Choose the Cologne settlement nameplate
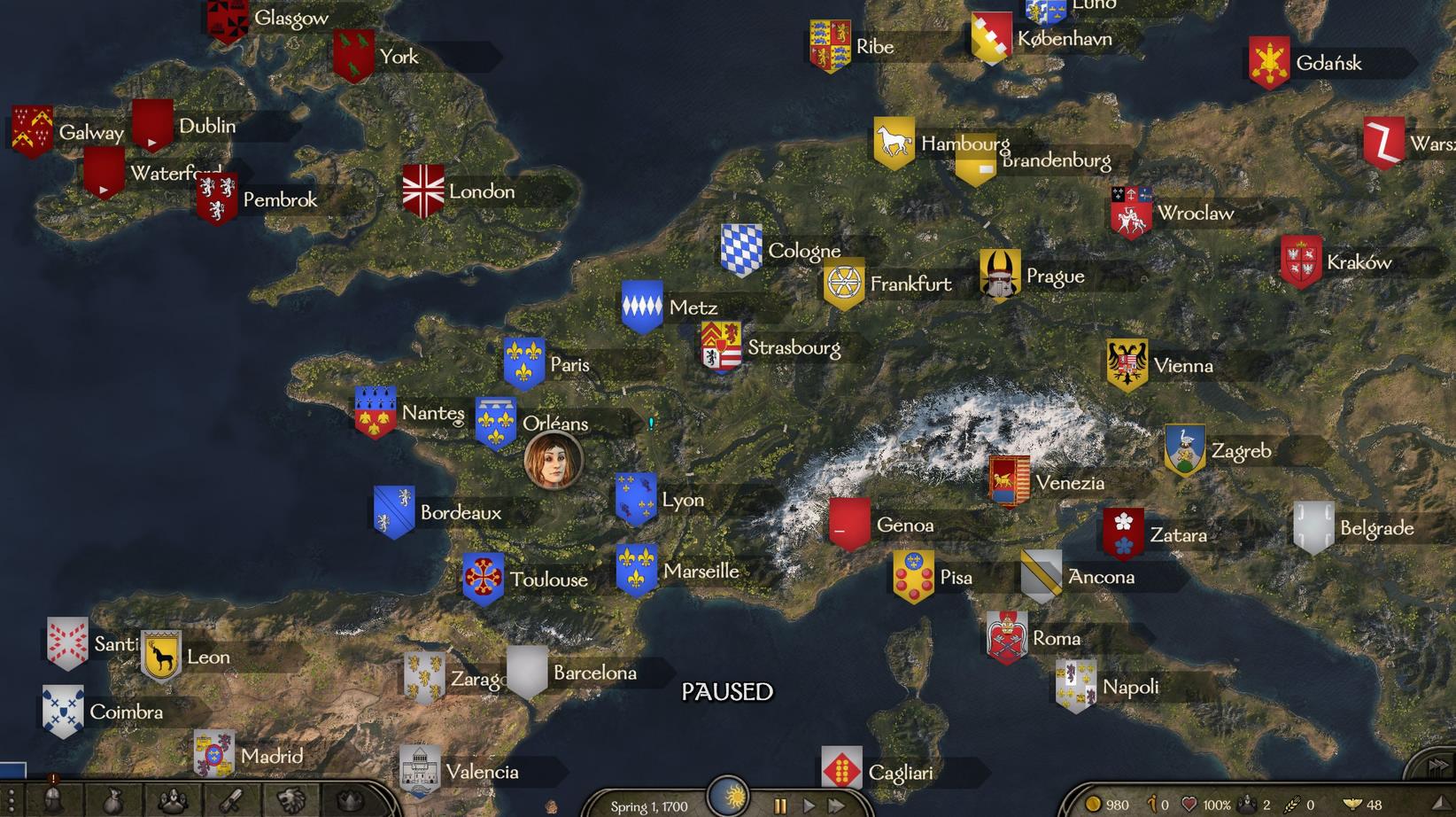The image size is (1456, 817). tap(803, 251)
